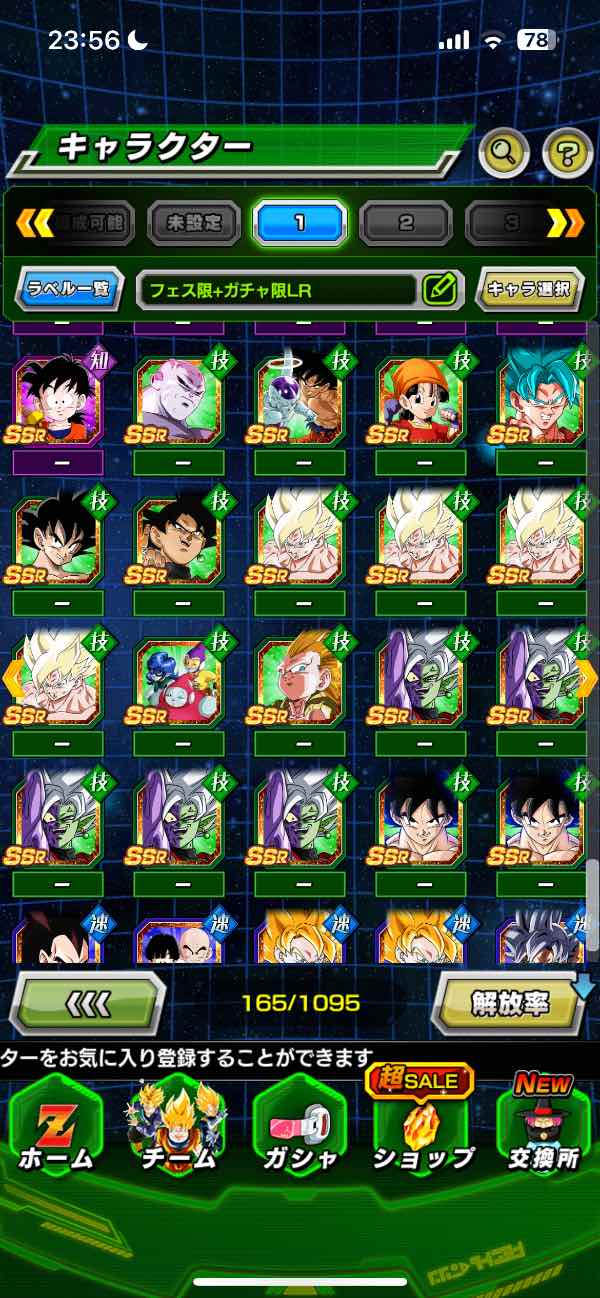This screenshot has width=600, height=1298.
Task: Go to ホーム home menu
Action: [56, 1131]
